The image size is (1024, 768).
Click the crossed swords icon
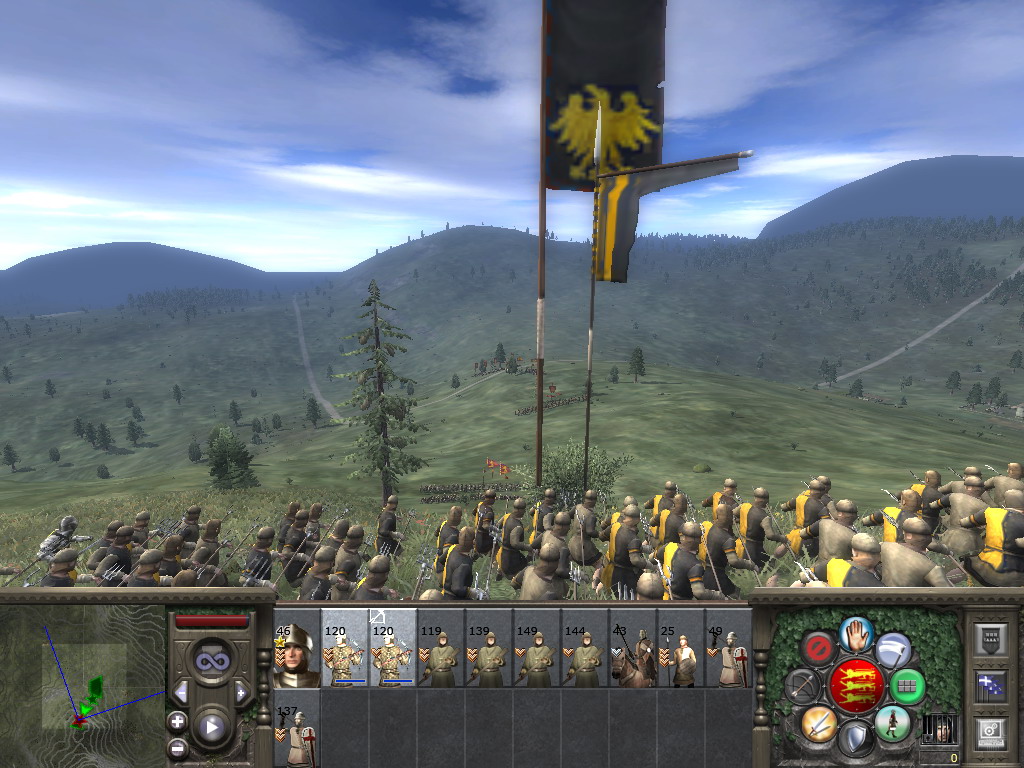coord(818,723)
